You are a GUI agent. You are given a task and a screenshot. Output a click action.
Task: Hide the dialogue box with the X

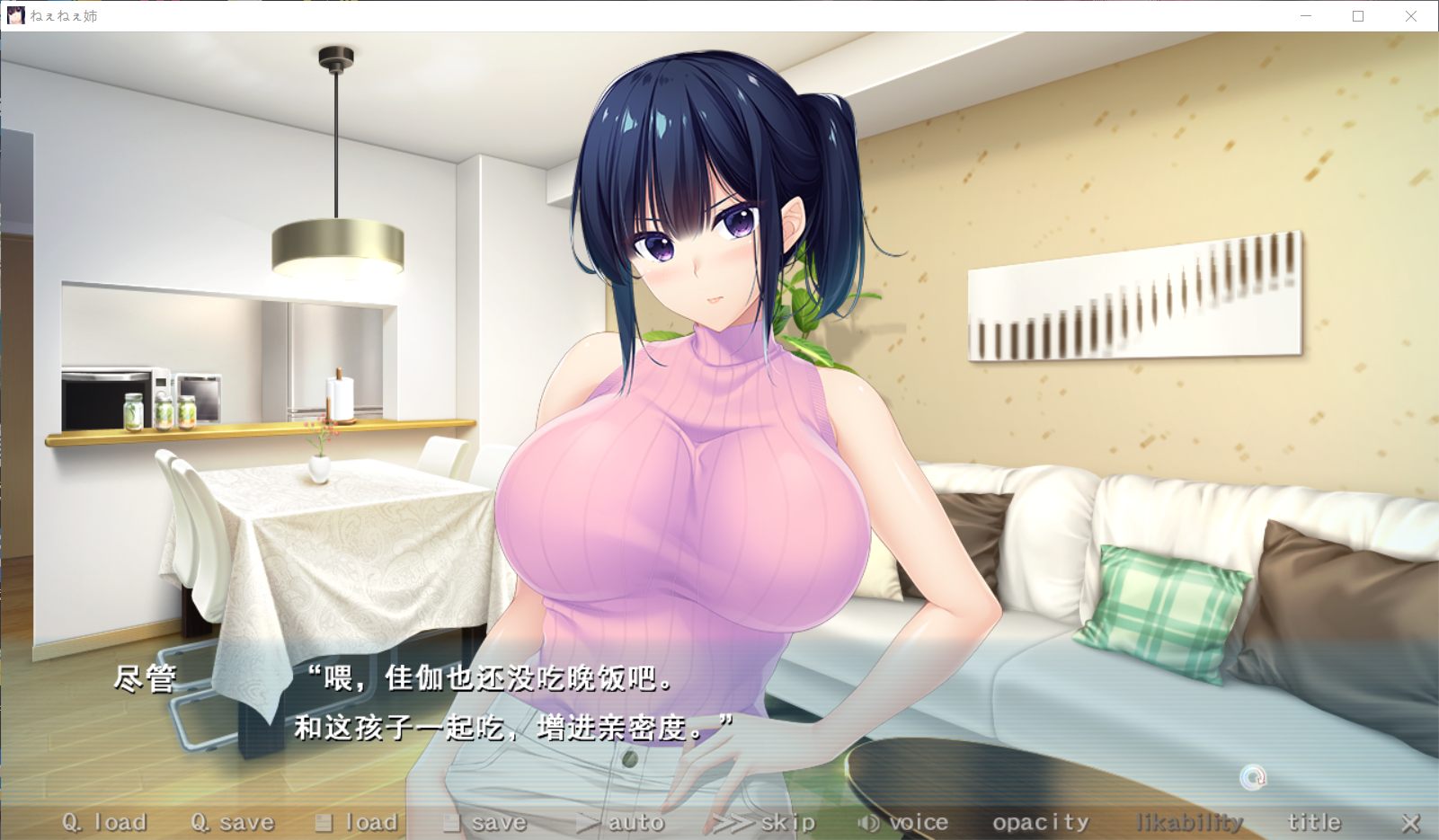[1410, 822]
